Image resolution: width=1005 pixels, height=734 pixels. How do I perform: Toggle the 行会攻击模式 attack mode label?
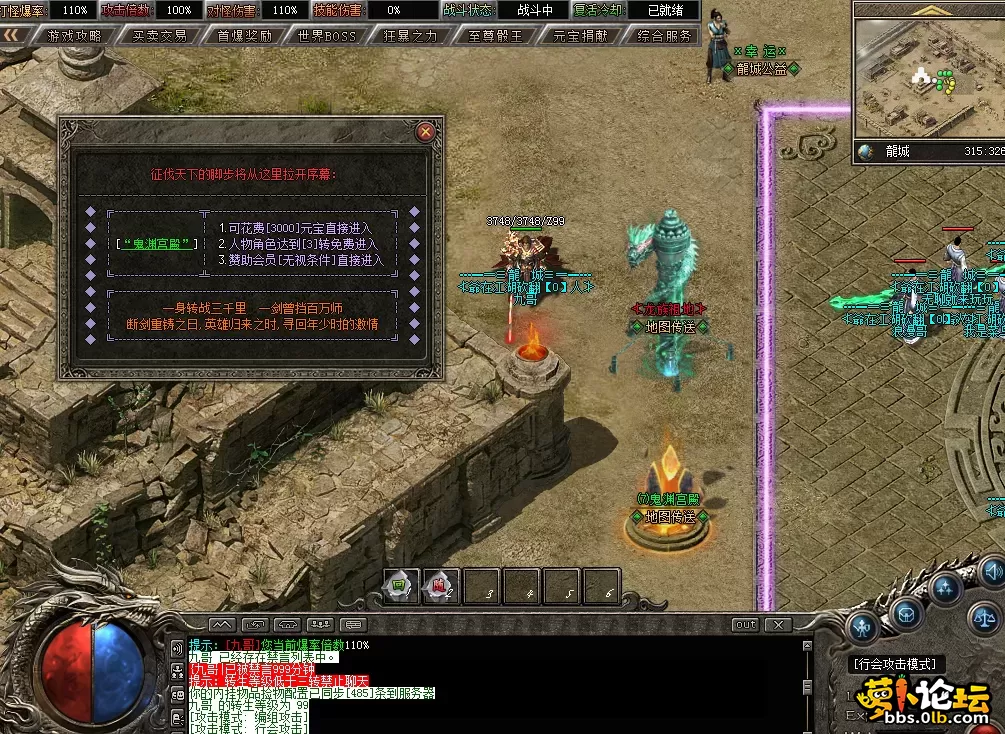895,664
